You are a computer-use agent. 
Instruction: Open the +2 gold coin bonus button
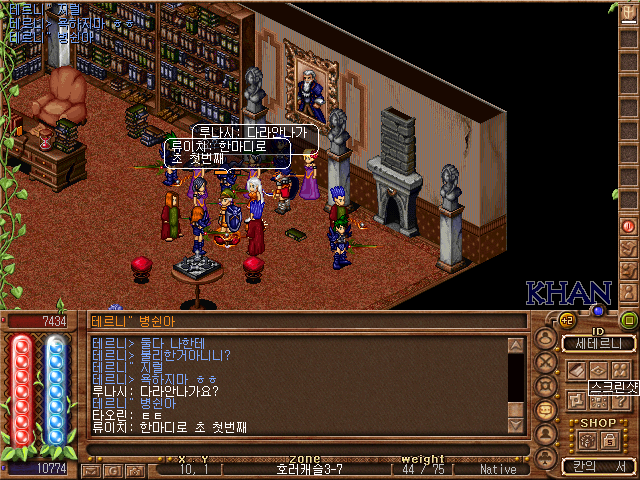(567, 320)
